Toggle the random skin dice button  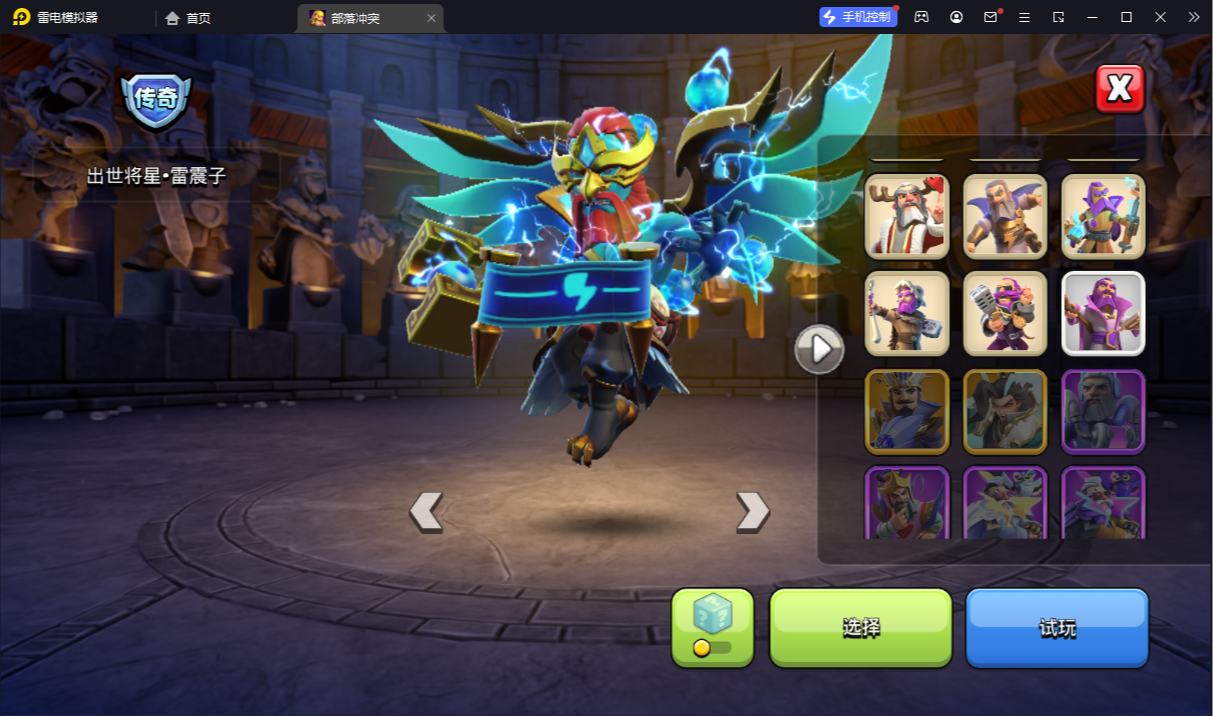click(712, 627)
